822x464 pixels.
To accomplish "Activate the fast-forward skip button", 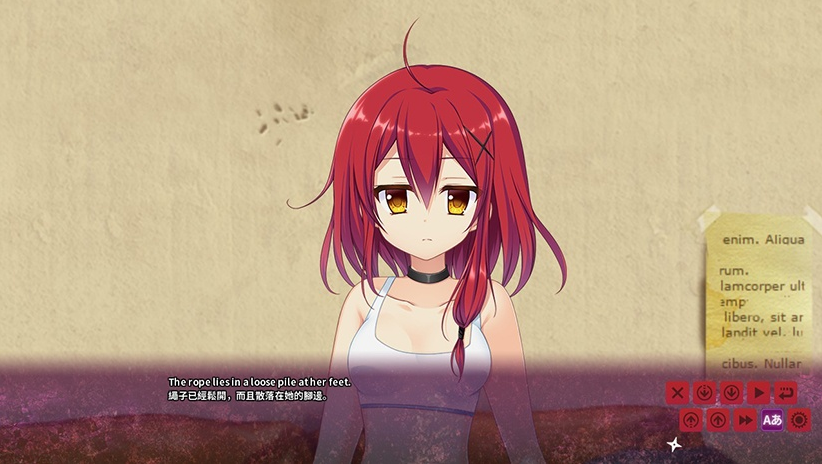I will click(x=745, y=420).
